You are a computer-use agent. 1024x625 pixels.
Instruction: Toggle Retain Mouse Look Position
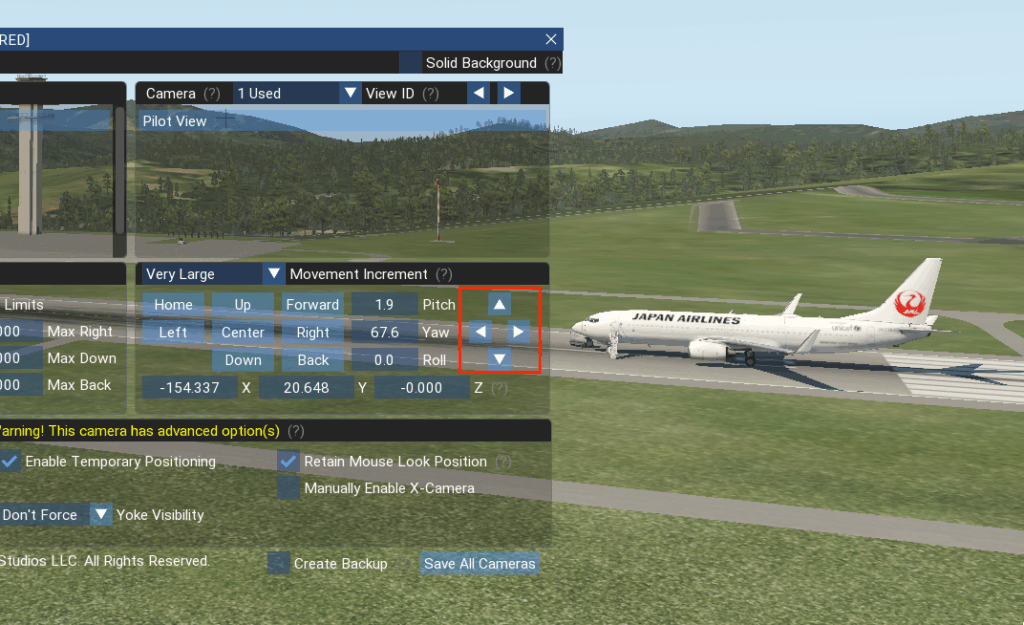coord(288,461)
